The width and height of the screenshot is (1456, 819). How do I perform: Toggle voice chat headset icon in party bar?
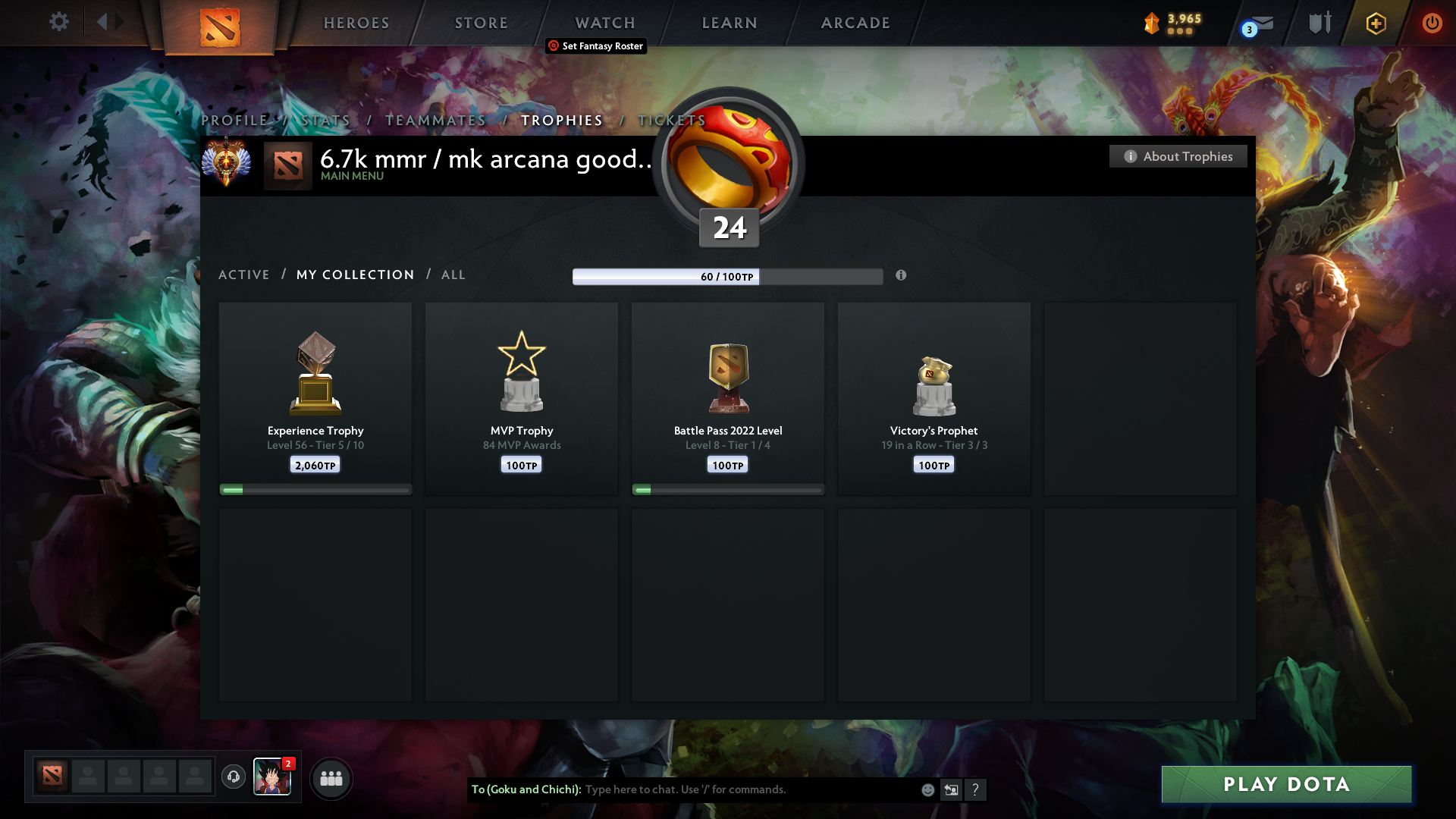[234, 777]
